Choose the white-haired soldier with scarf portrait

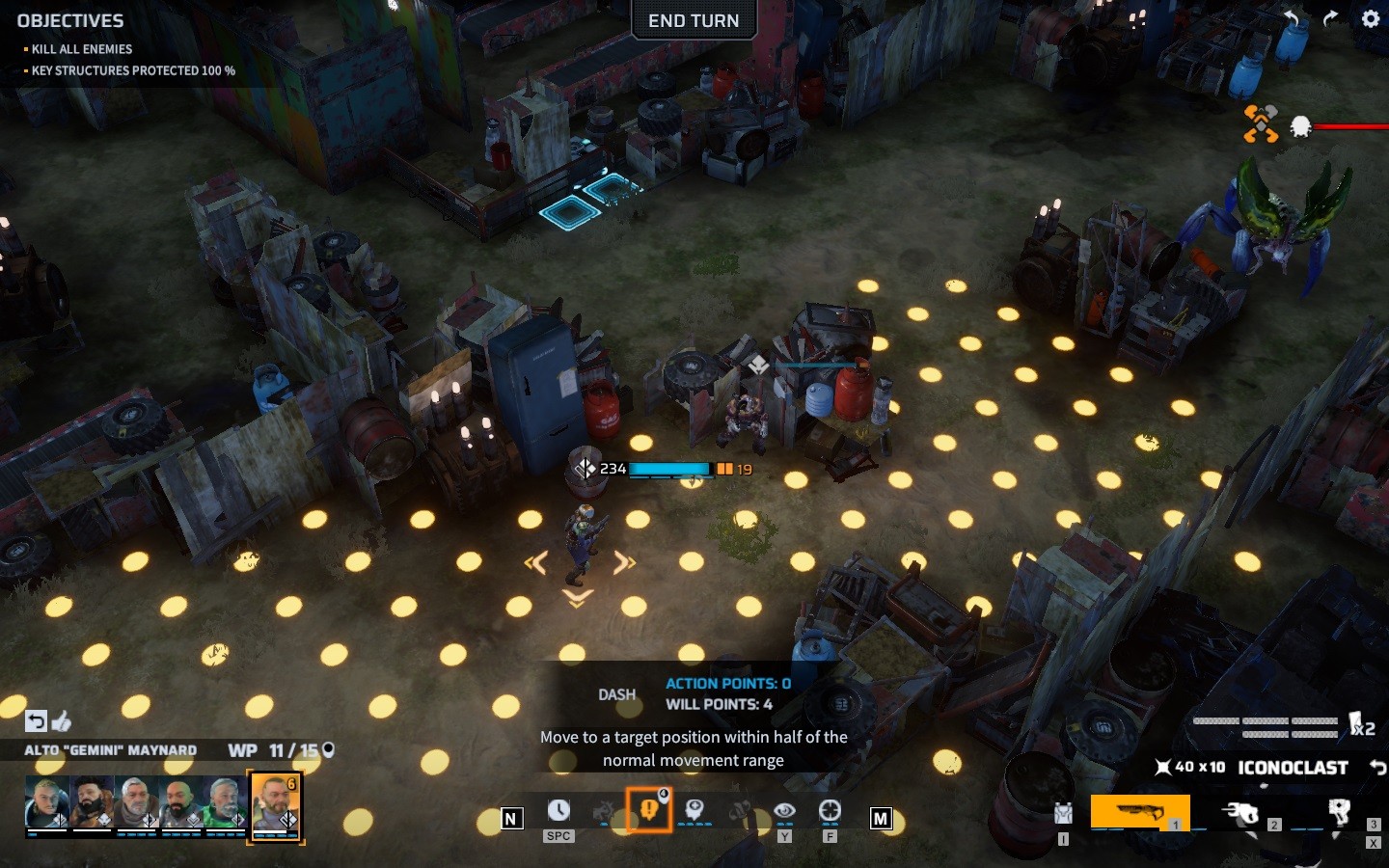[136, 802]
